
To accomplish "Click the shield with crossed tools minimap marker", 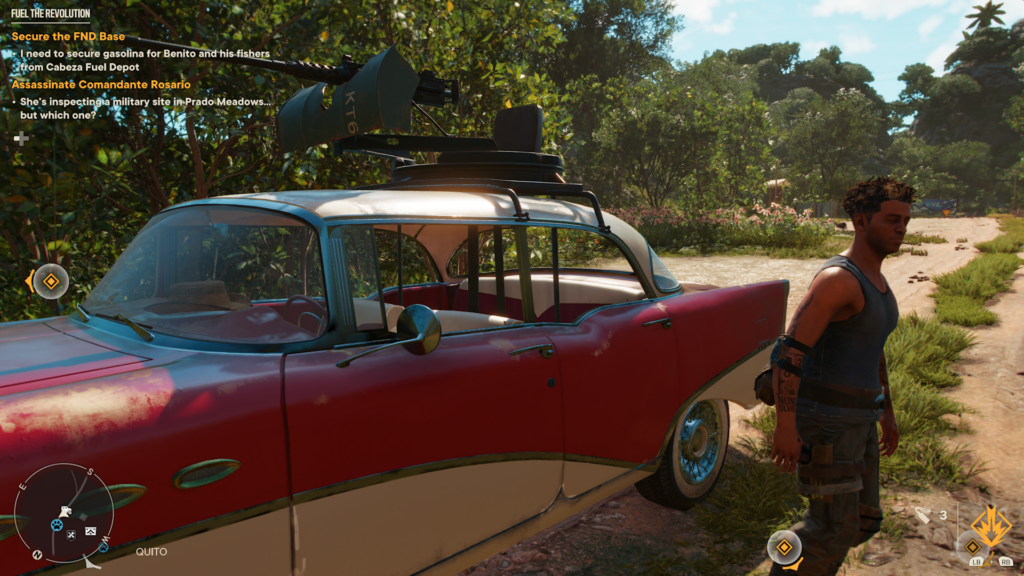I will click(72, 535).
